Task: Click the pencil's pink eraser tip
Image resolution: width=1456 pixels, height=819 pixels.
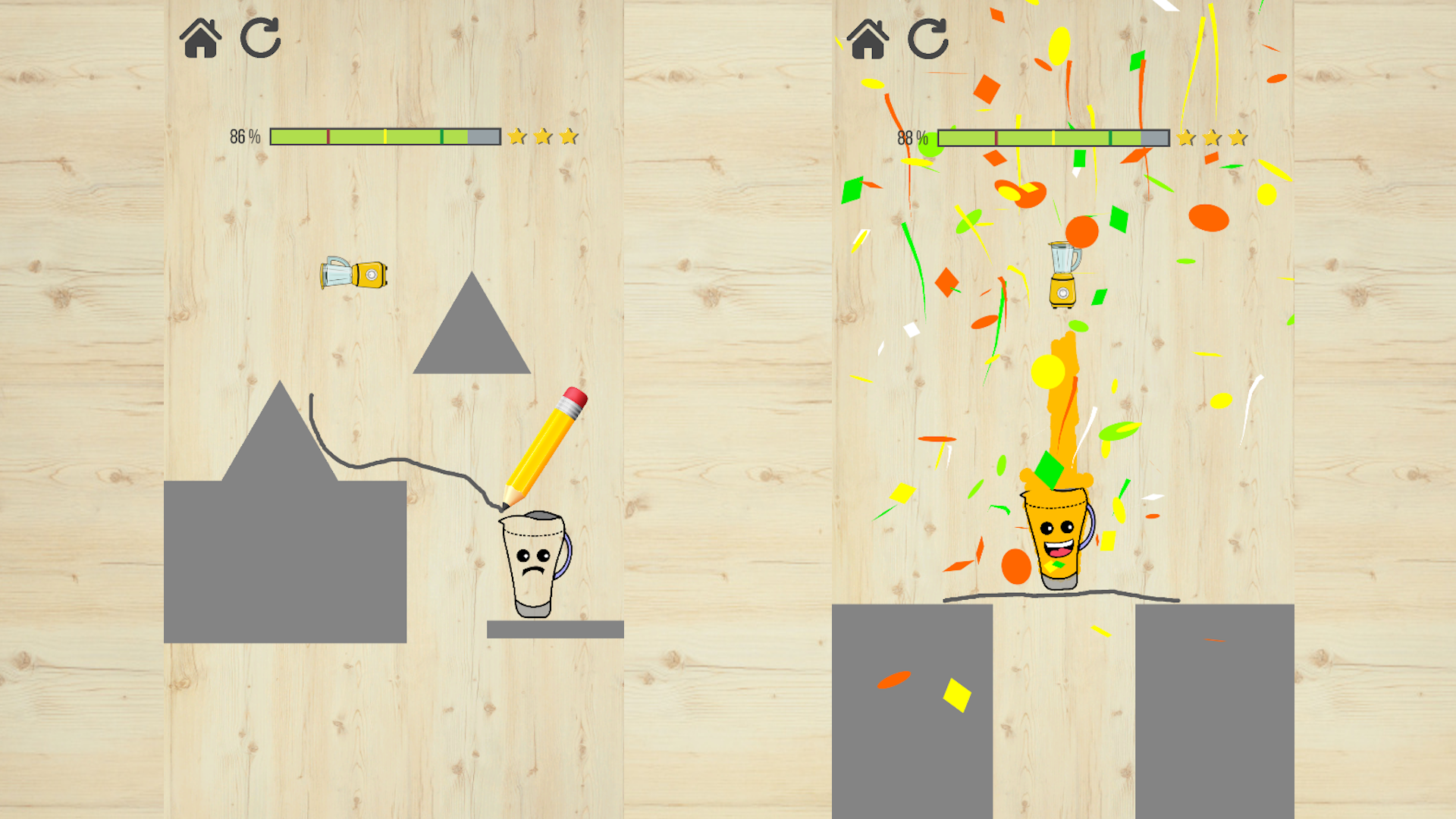Action: [x=574, y=397]
